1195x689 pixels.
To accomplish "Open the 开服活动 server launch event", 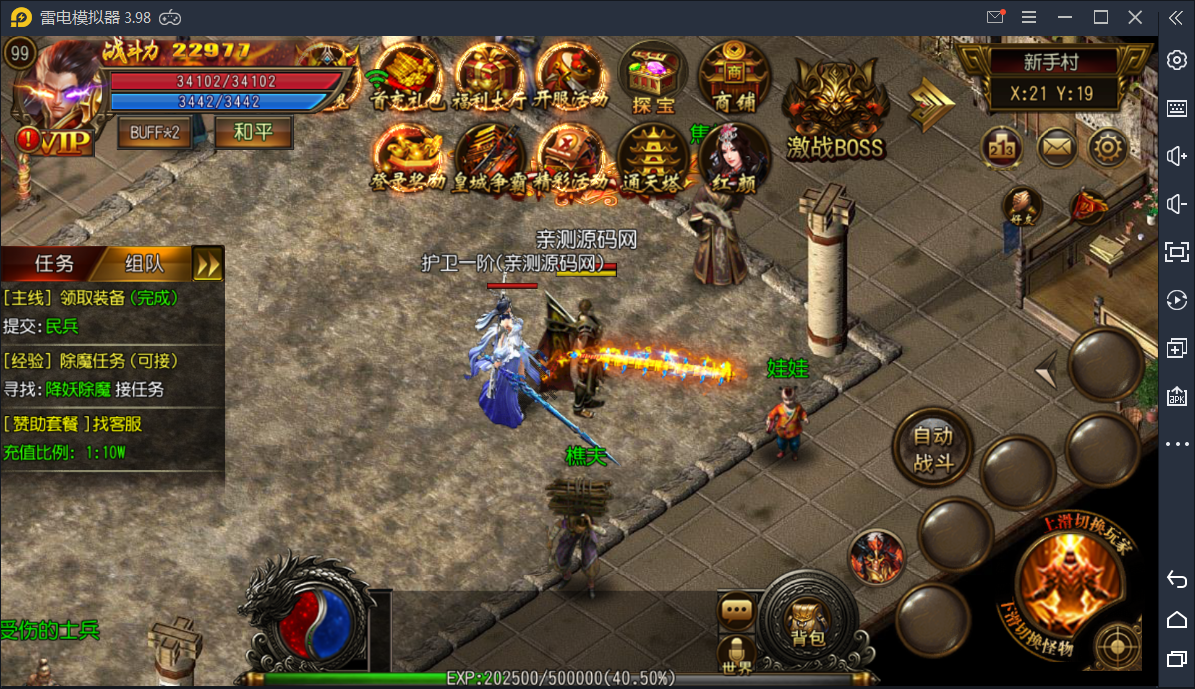I will 571,77.
